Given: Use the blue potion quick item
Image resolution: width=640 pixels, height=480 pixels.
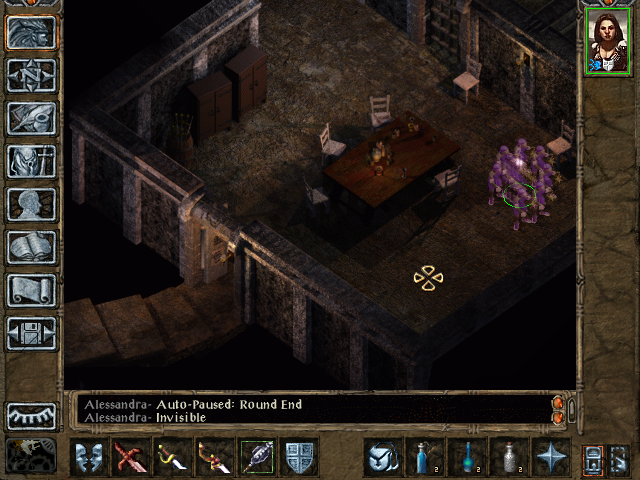Looking at the screenshot, I should pos(424,458).
